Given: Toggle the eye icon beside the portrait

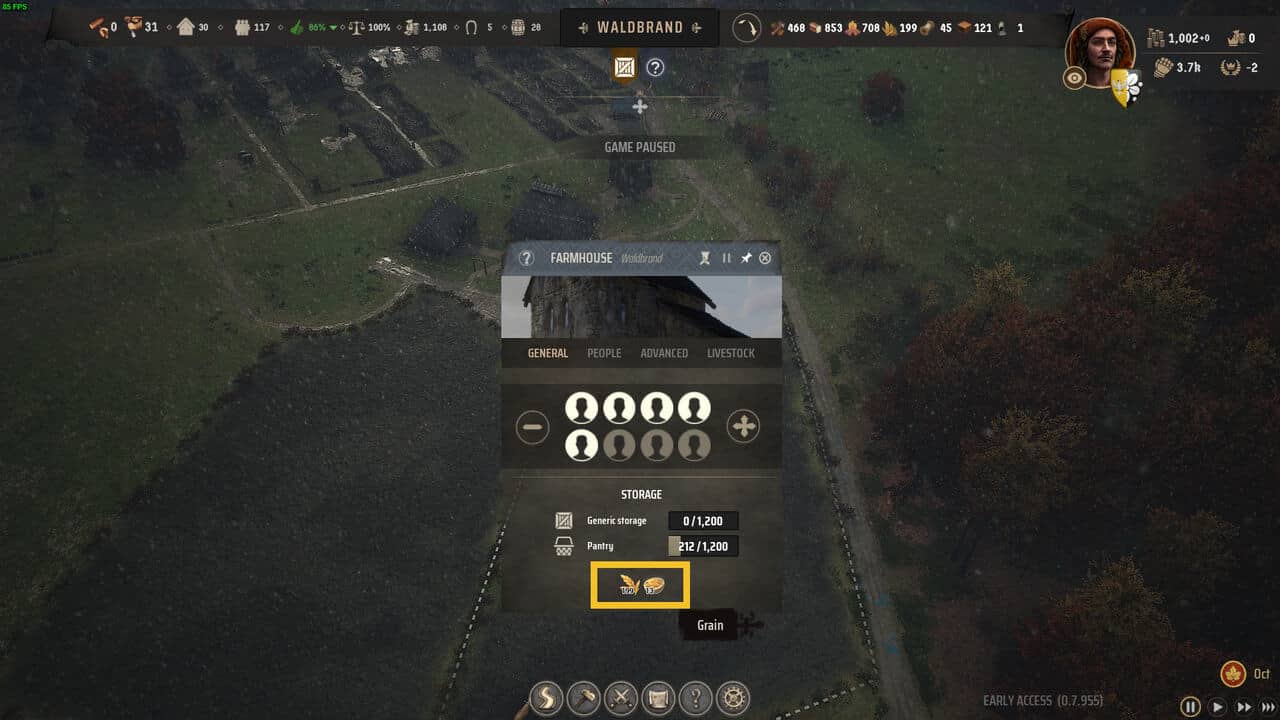Looking at the screenshot, I should (1075, 79).
